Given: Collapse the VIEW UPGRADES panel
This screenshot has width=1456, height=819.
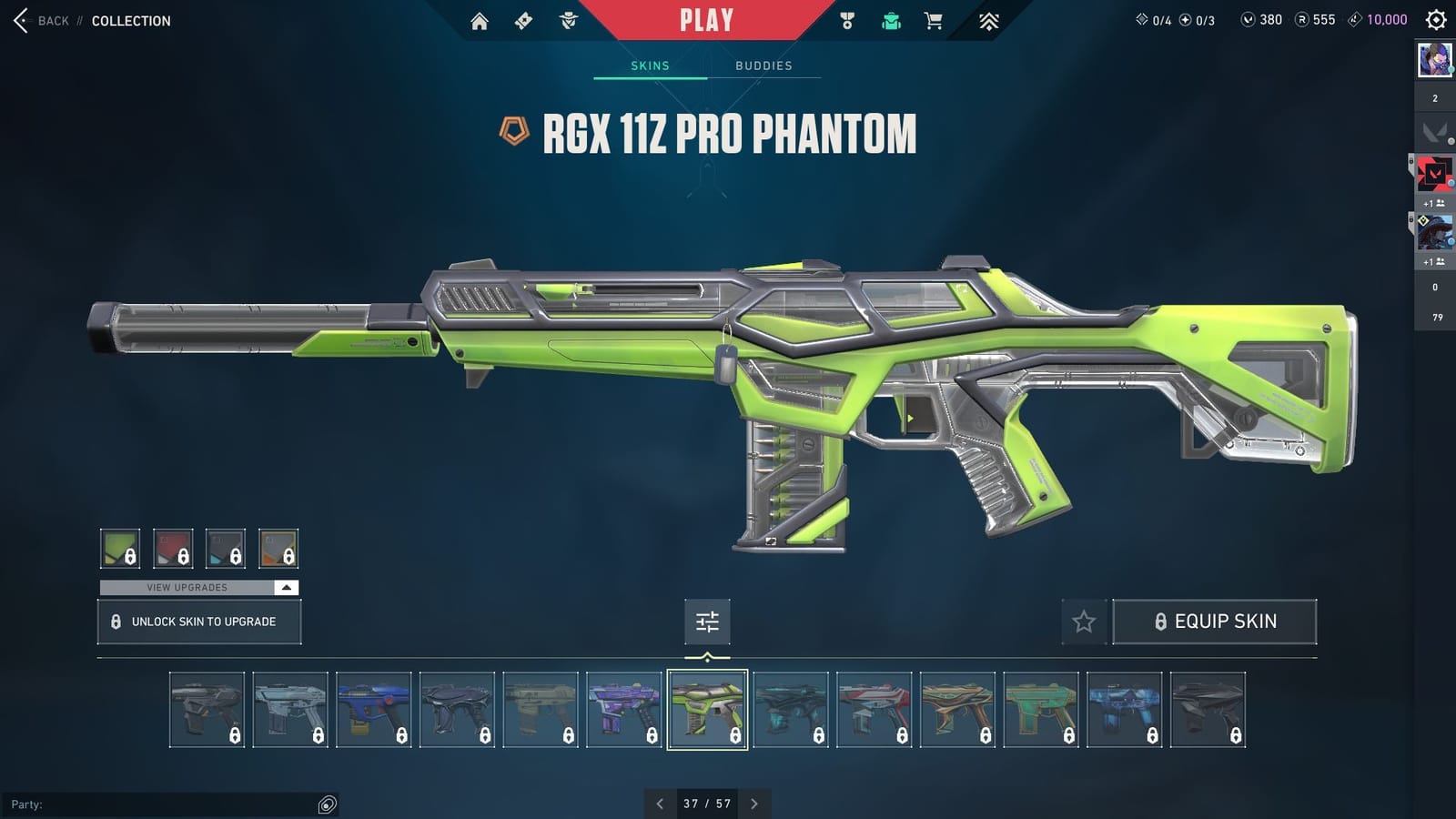Looking at the screenshot, I should point(285,588).
